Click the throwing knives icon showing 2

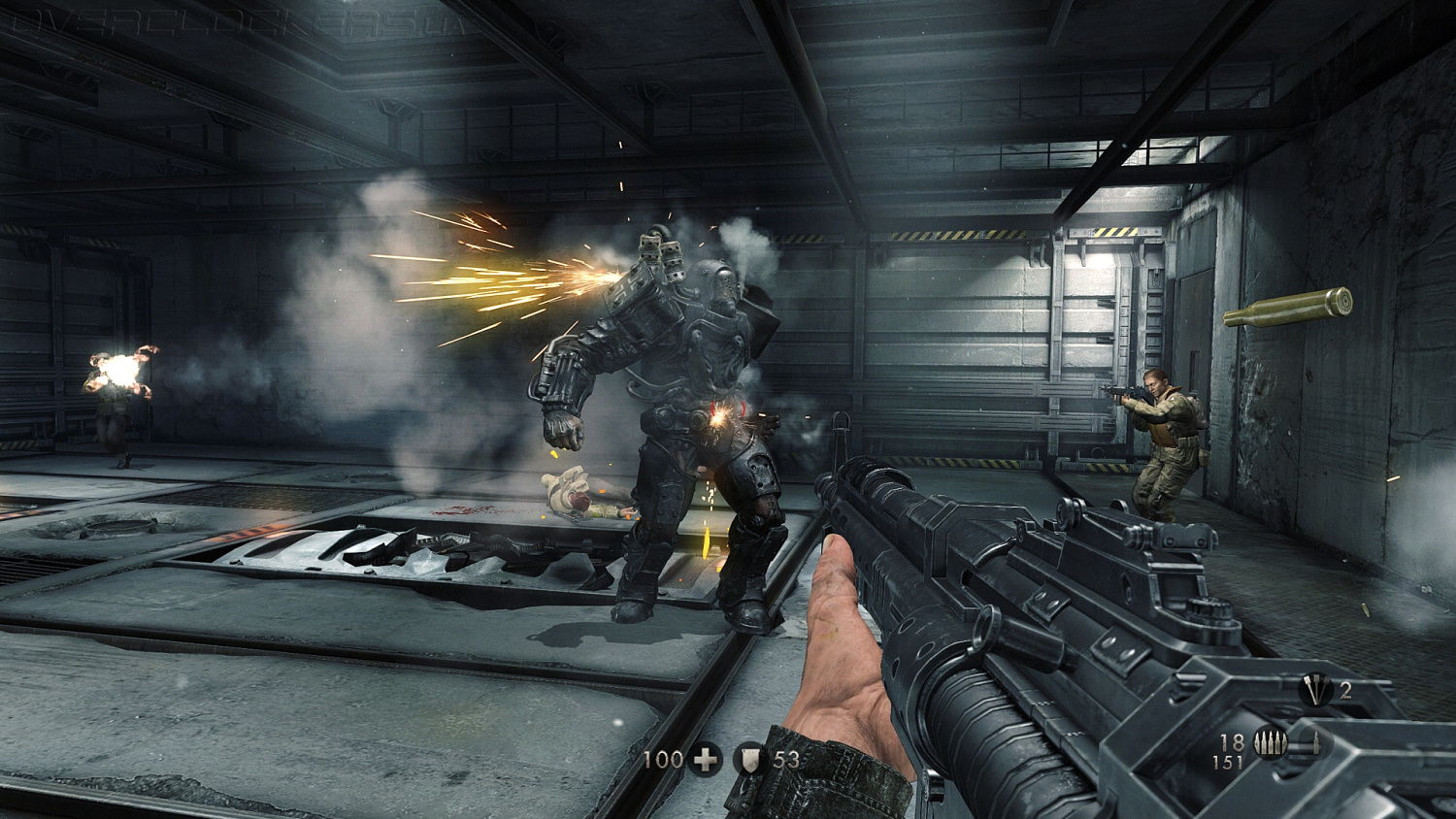(x=1315, y=692)
